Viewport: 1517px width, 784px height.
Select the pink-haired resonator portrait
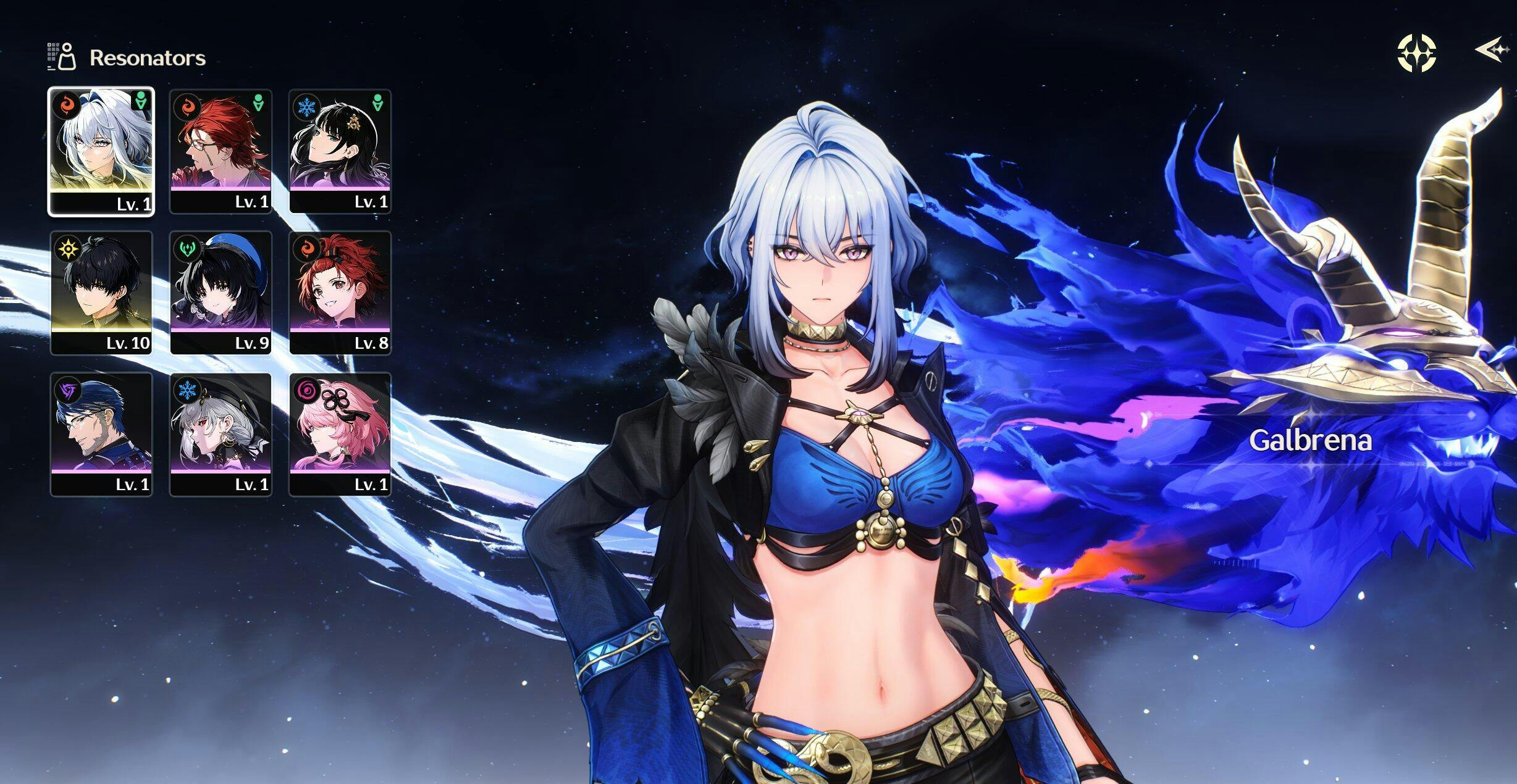[x=340, y=434]
